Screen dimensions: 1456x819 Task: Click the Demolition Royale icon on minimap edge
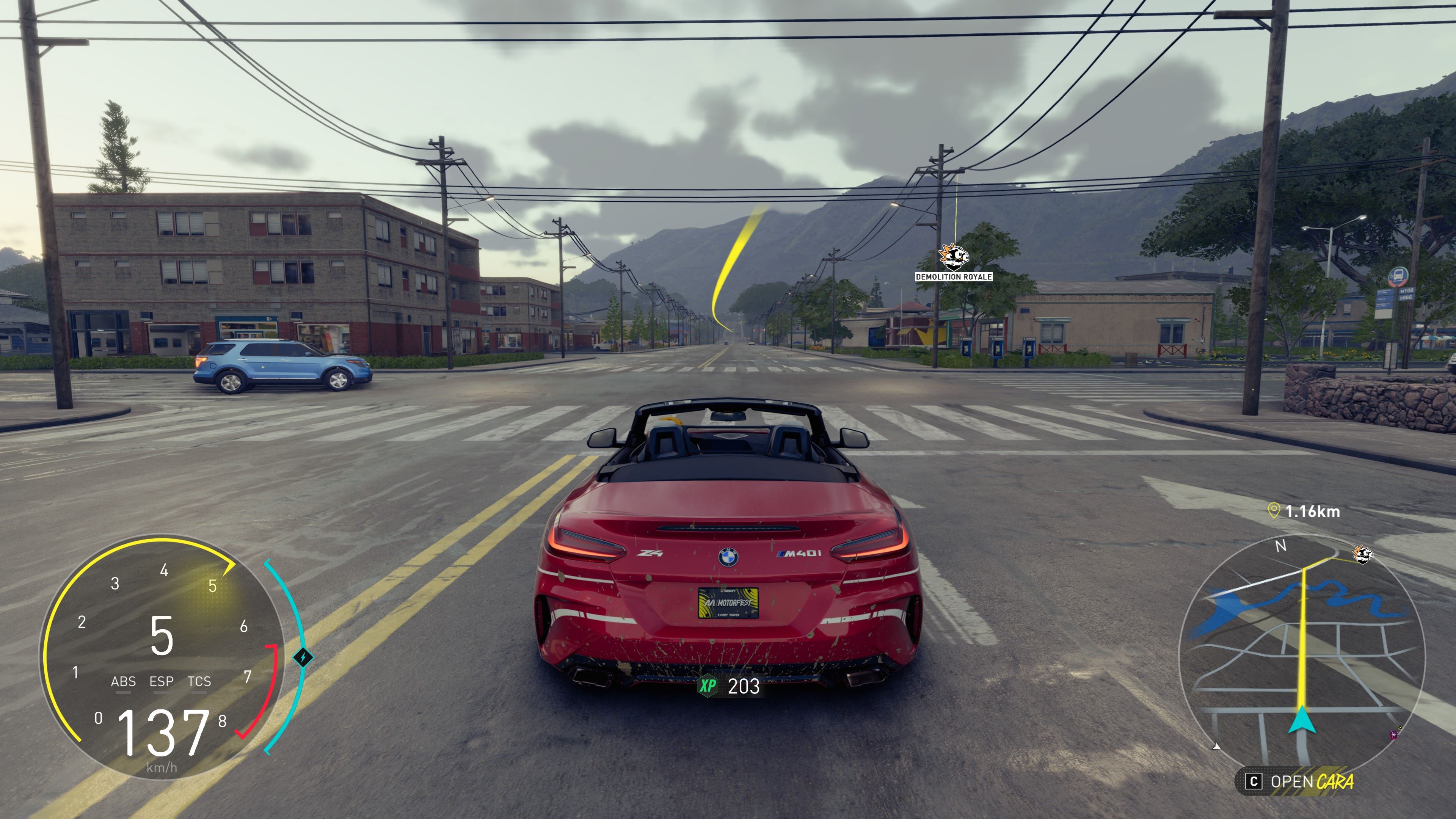coord(1363,554)
